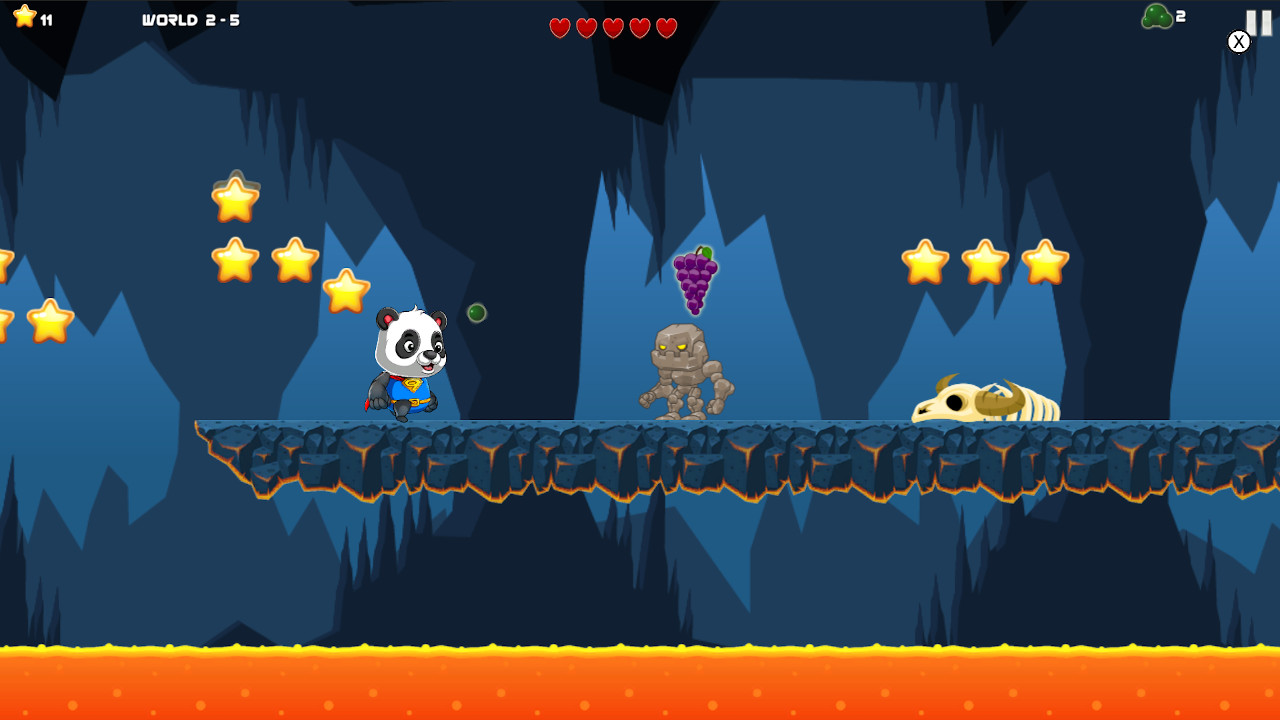This screenshot has width=1280, height=720.
Task: Click the star in the middle of the left trio
Action: tap(293, 259)
